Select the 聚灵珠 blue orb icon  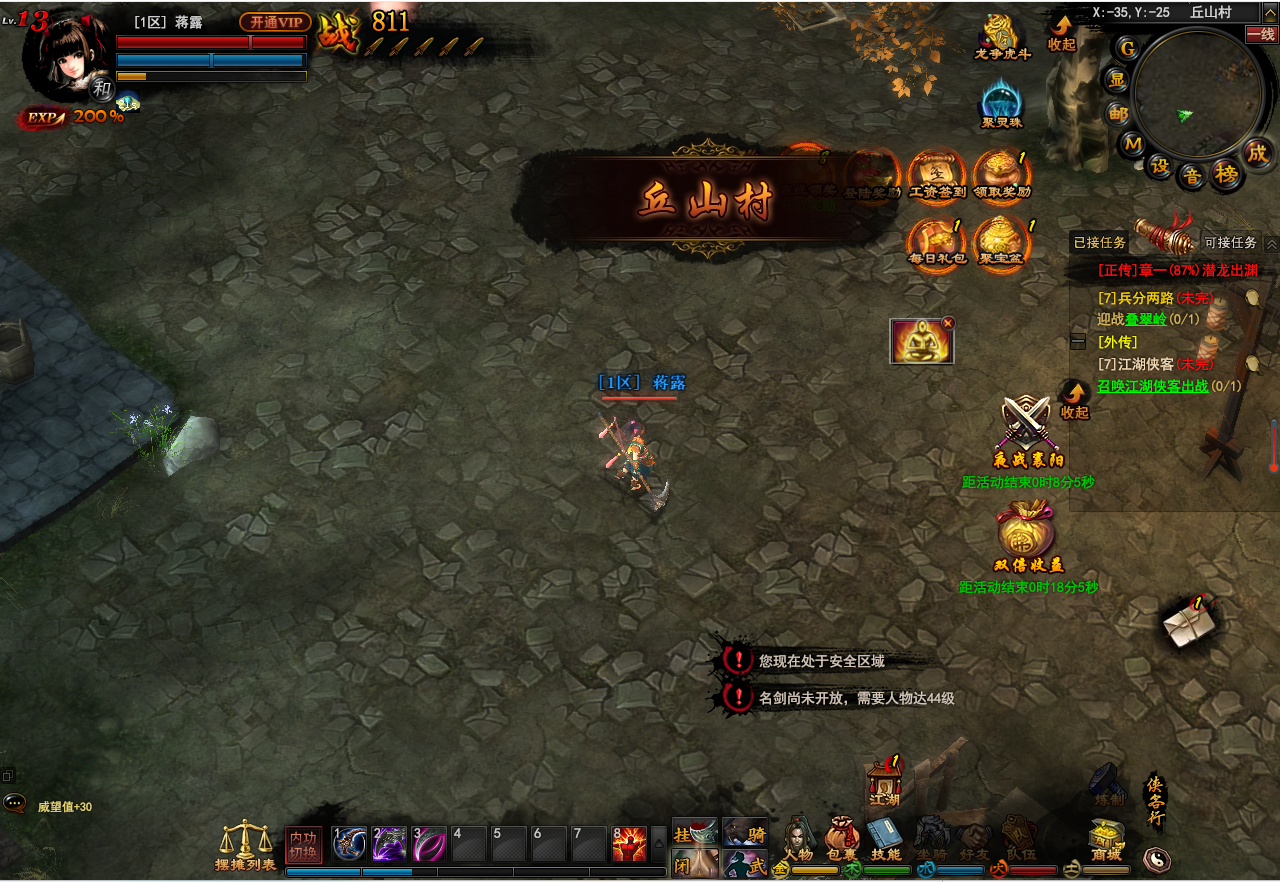(x=1001, y=102)
